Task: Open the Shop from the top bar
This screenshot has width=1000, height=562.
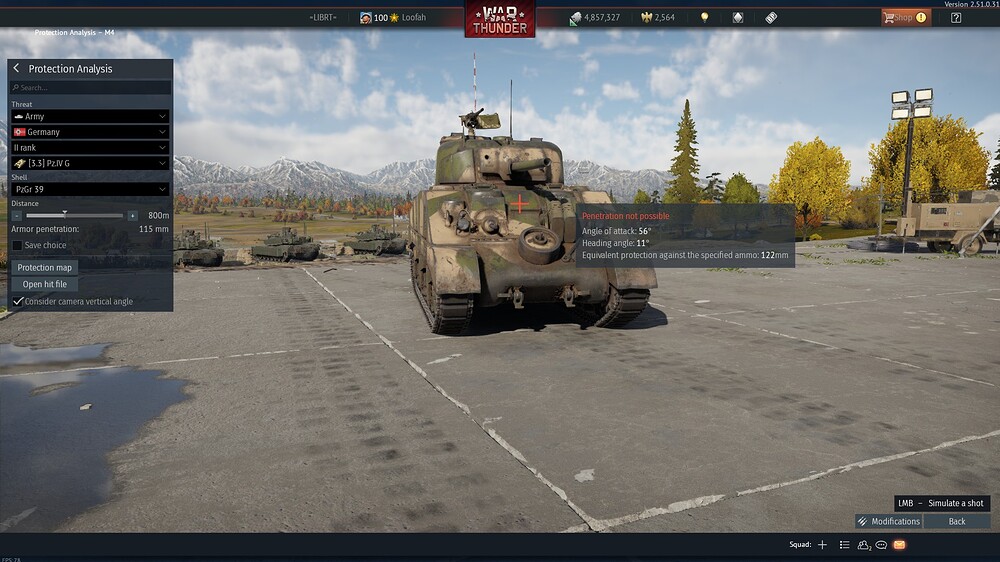Action: [x=903, y=17]
